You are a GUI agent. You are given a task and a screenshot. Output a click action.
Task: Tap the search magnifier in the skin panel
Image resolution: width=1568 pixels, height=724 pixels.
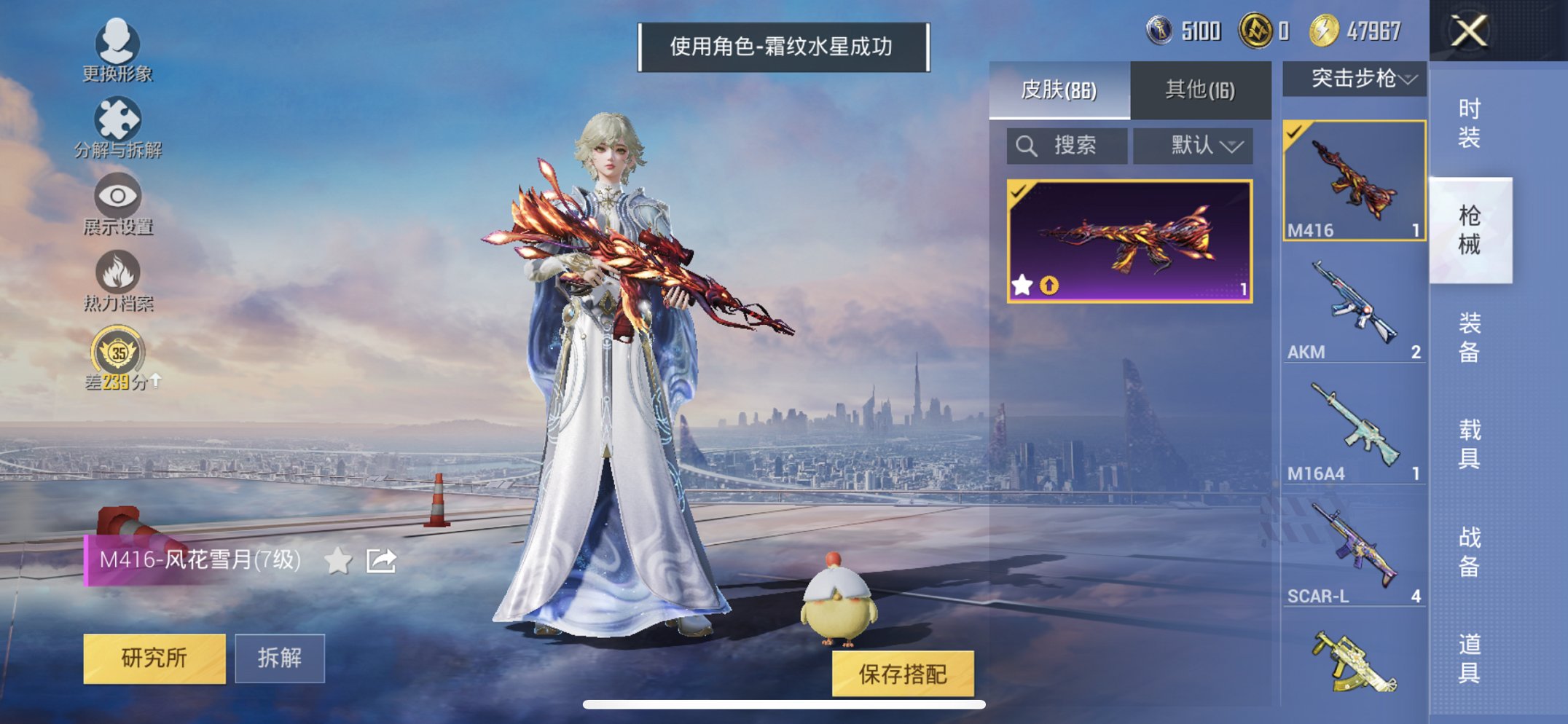click(x=1027, y=145)
